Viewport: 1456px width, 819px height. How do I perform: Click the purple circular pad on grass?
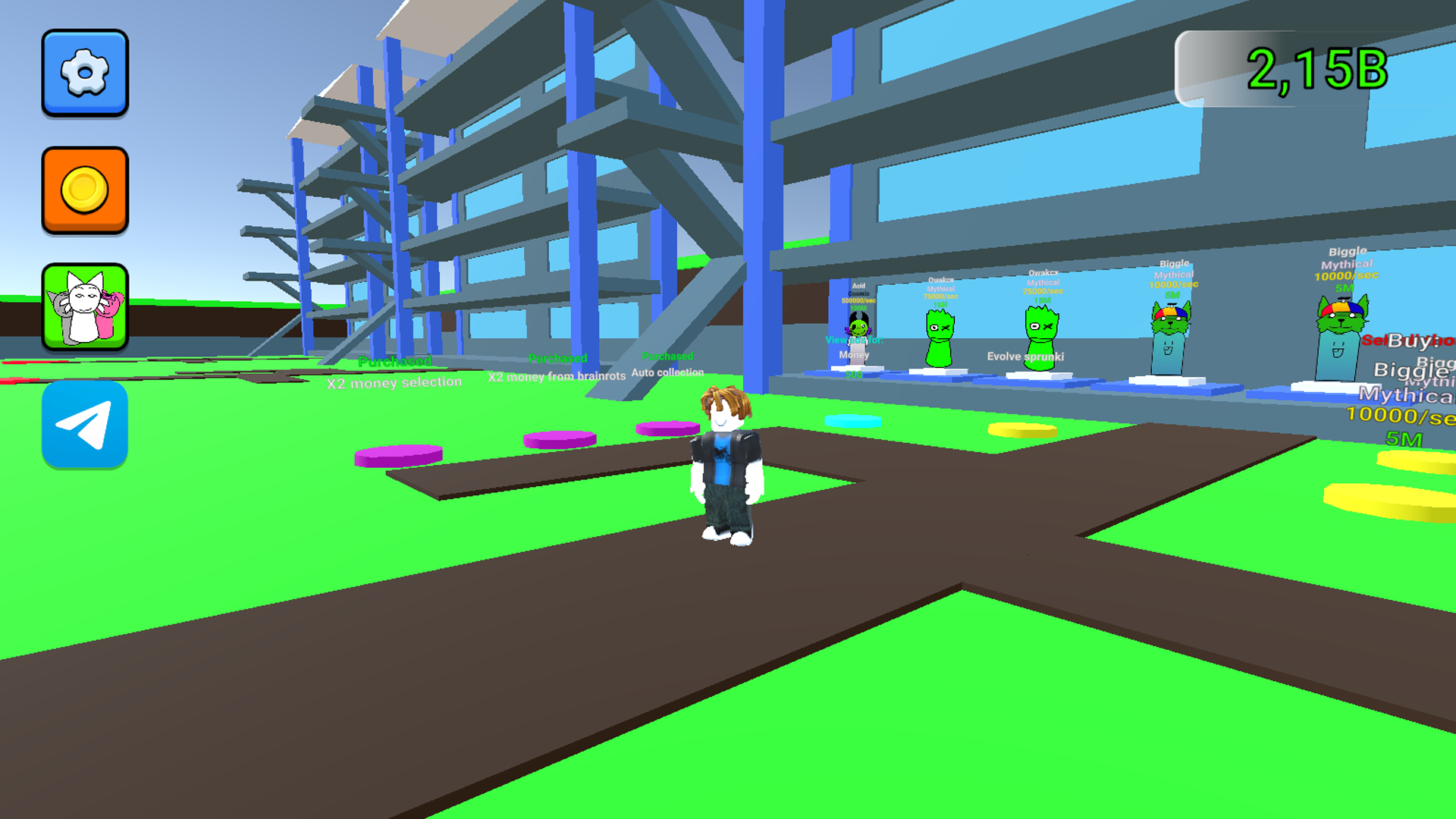(x=398, y=453)
